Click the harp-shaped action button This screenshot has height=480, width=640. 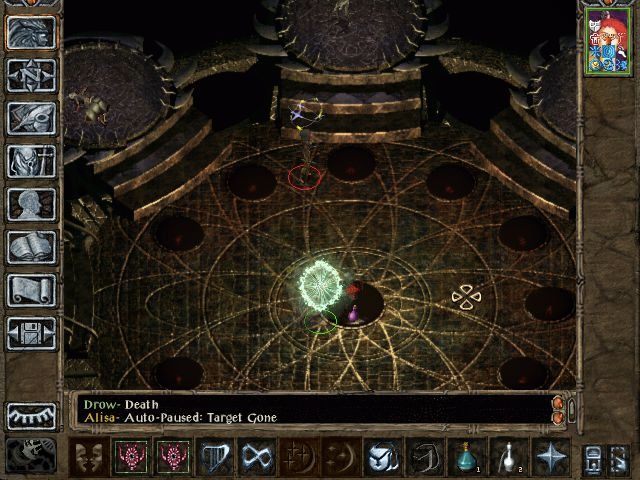click(215, 457)
